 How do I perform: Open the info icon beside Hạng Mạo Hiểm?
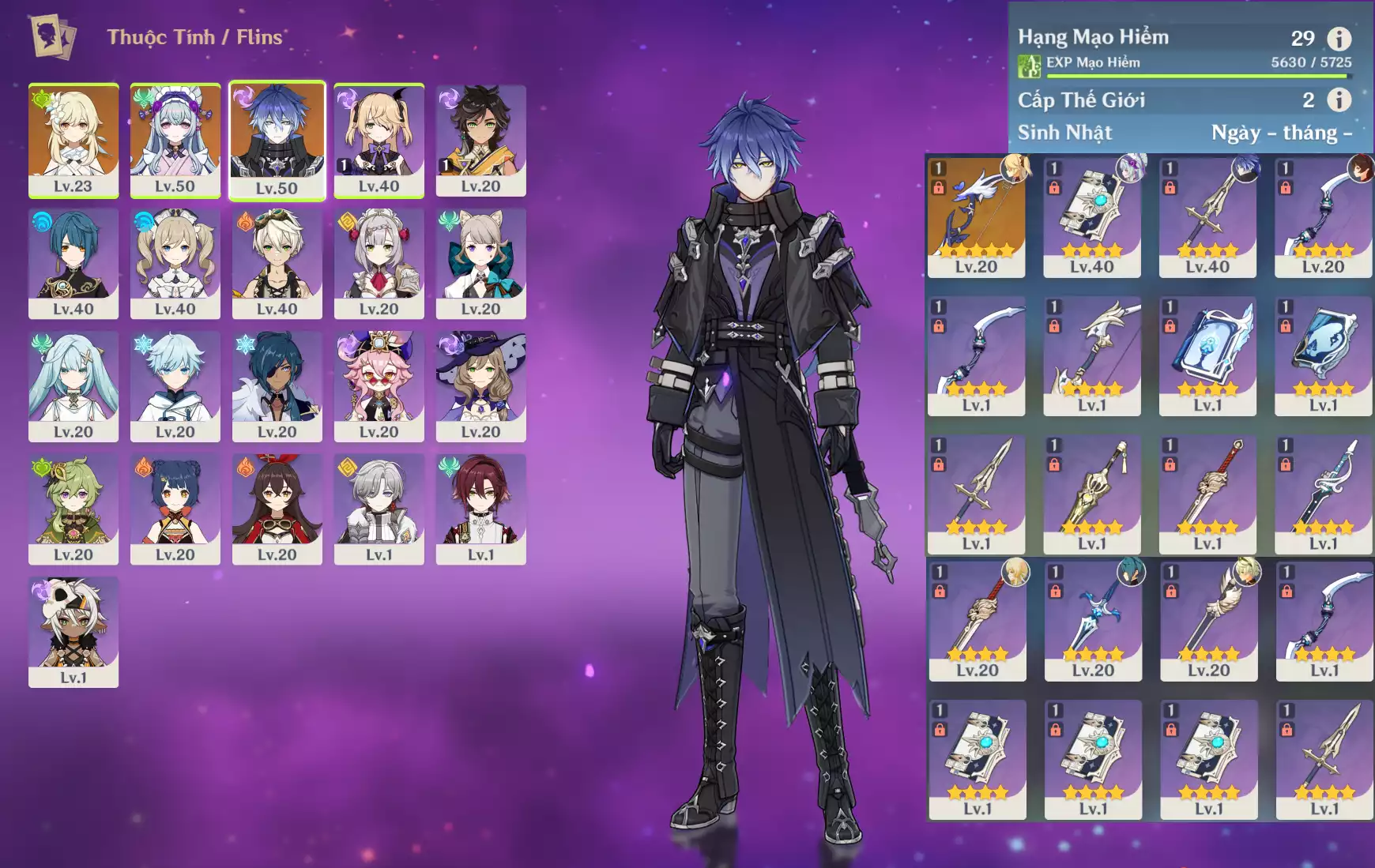click(1338, 38)
